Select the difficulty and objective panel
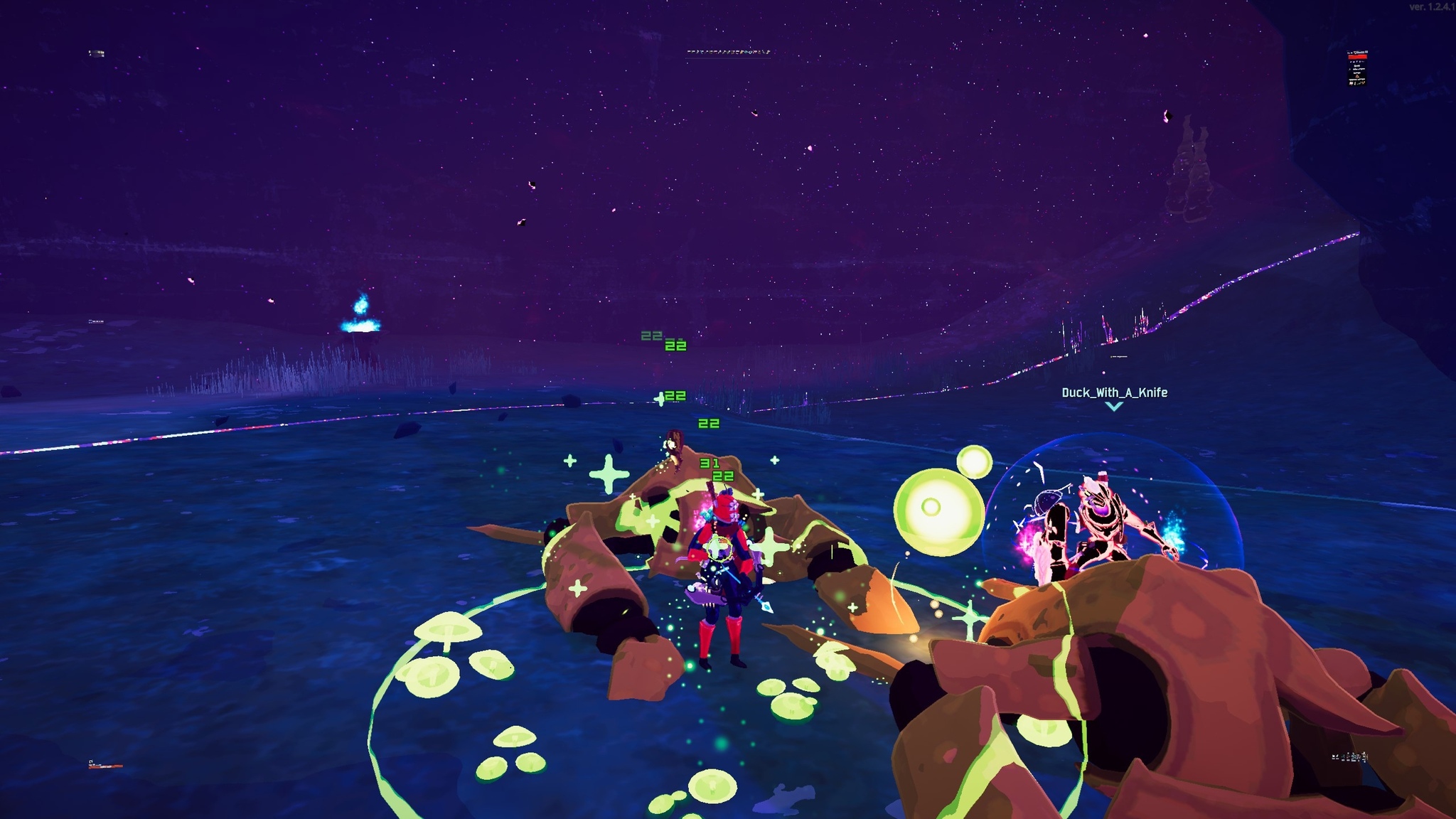The width and height of the screenshot is (1456, 819). click(x=1357, y=68)
